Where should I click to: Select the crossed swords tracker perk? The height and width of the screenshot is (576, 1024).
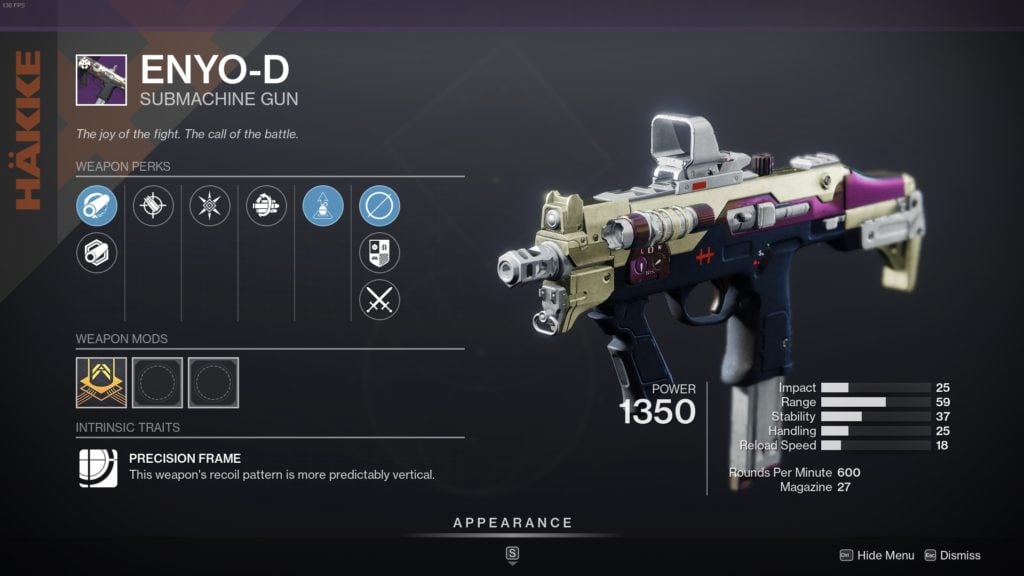[x=379, y=299]
